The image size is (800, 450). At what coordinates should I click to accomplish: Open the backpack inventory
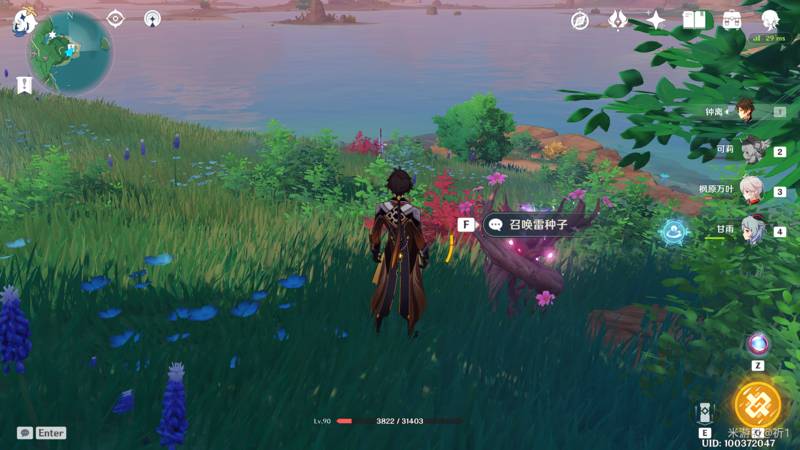click(732, 20)
